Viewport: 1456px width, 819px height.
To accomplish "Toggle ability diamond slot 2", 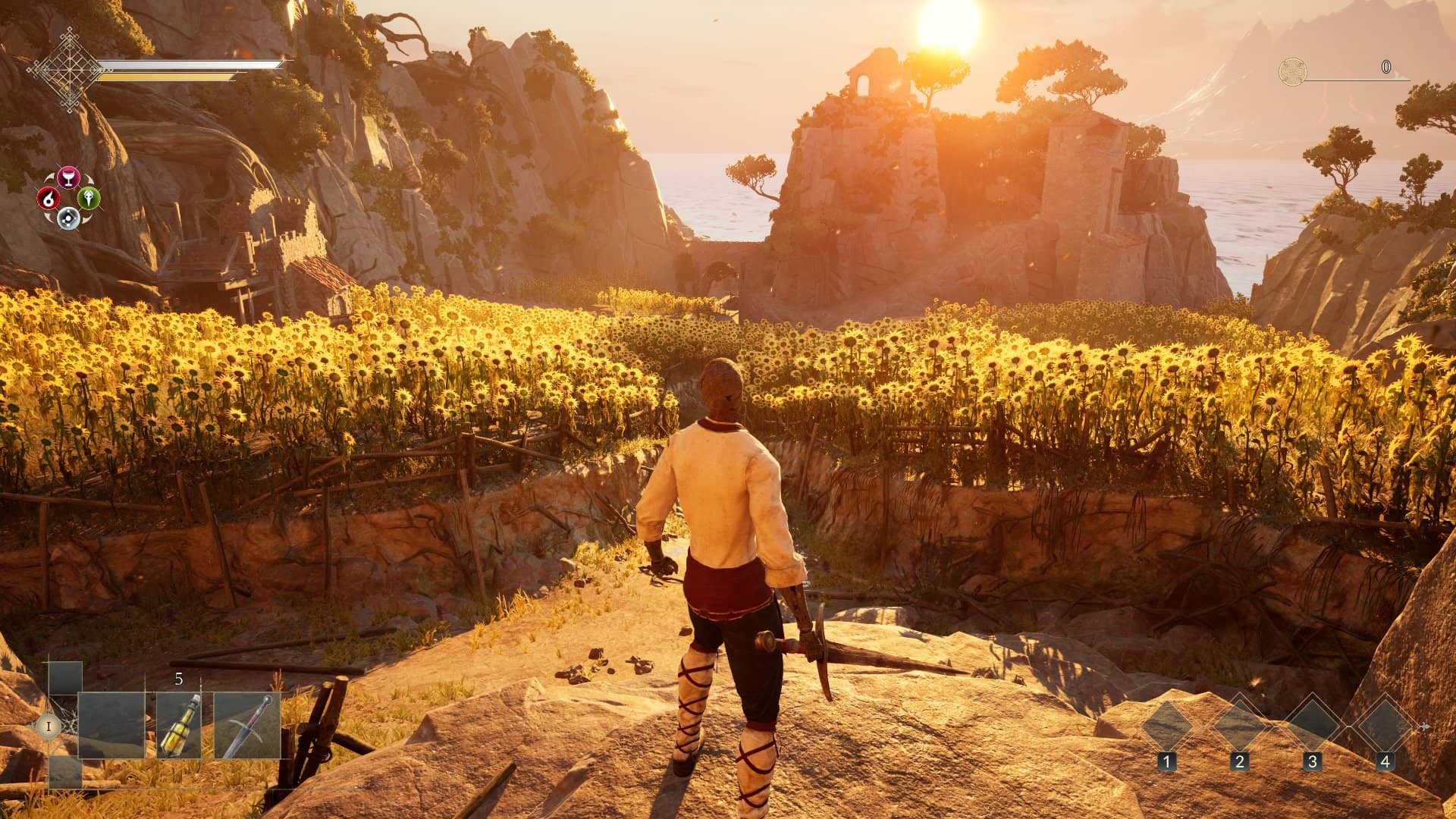I will 1238,726.
